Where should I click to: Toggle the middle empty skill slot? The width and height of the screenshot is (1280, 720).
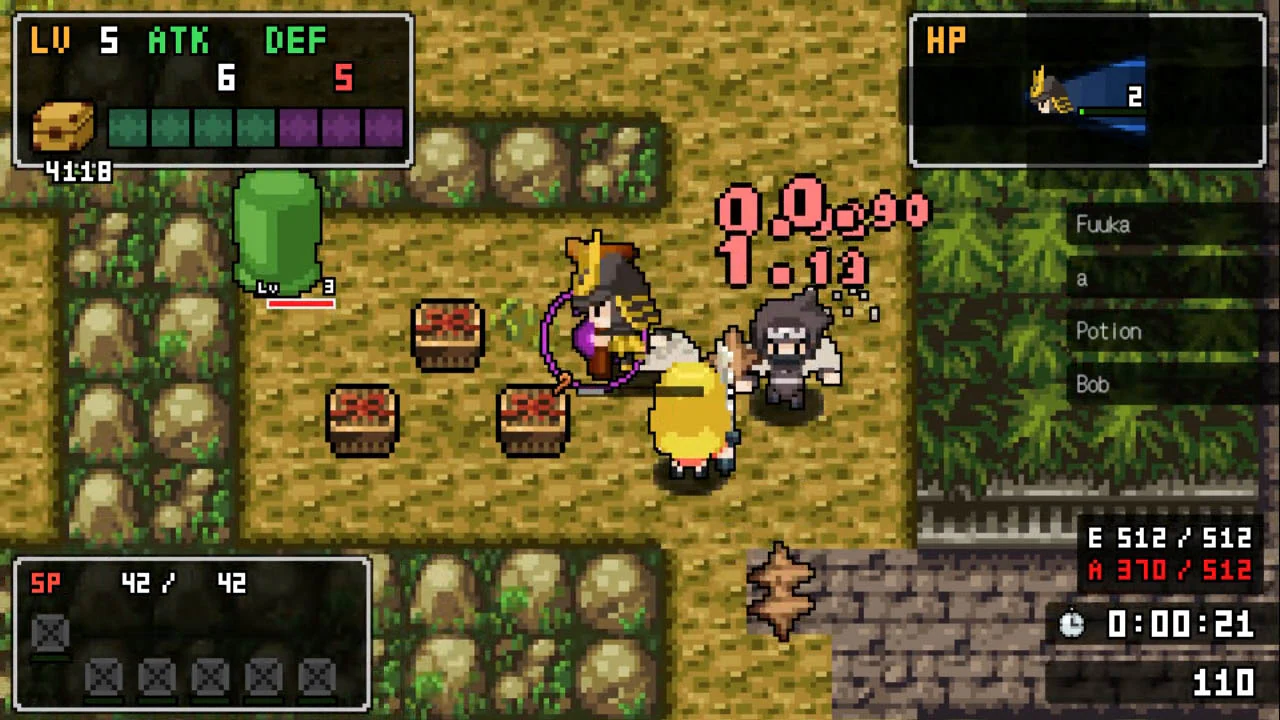tap(211, 677)
